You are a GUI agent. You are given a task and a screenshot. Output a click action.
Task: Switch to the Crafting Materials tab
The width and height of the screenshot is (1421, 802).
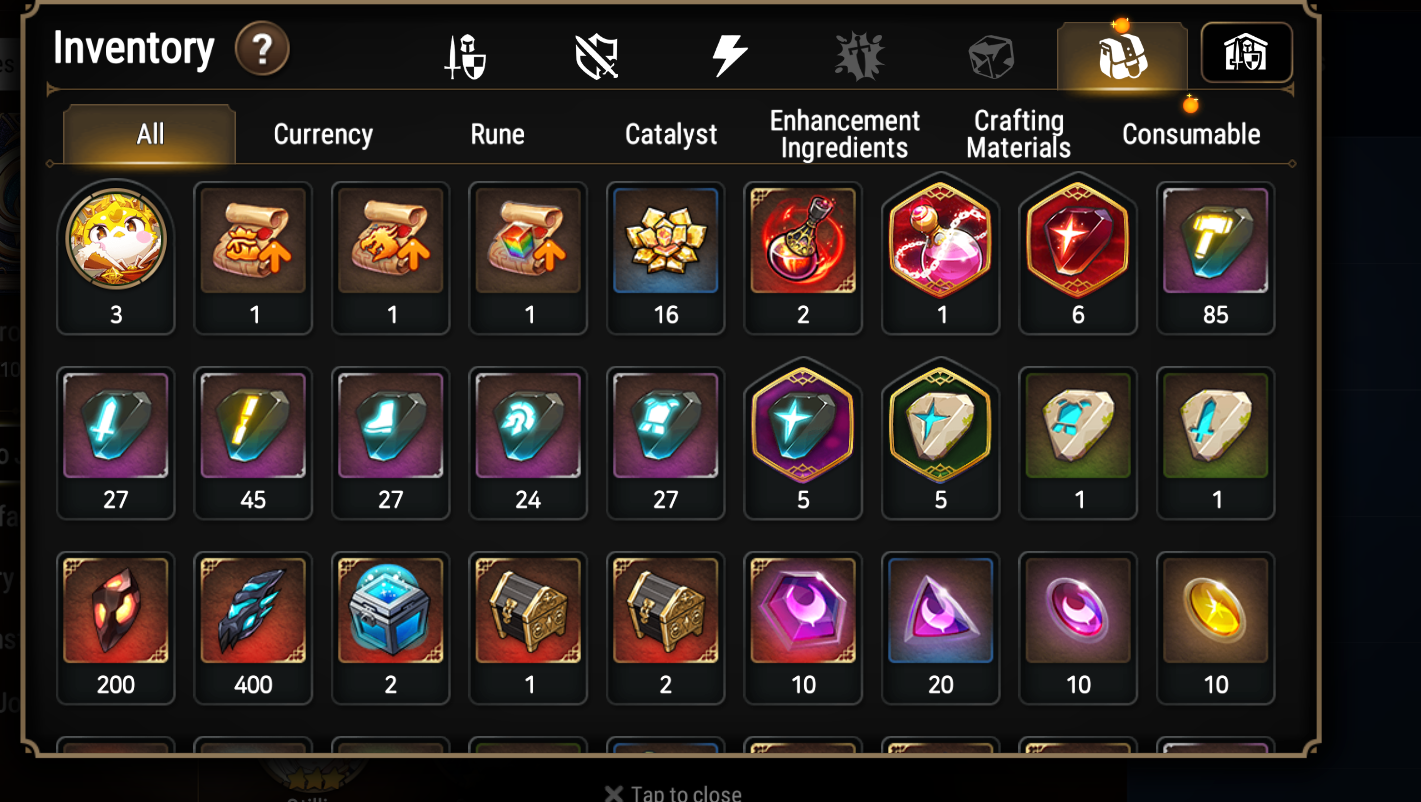(x=1017, y=132)
